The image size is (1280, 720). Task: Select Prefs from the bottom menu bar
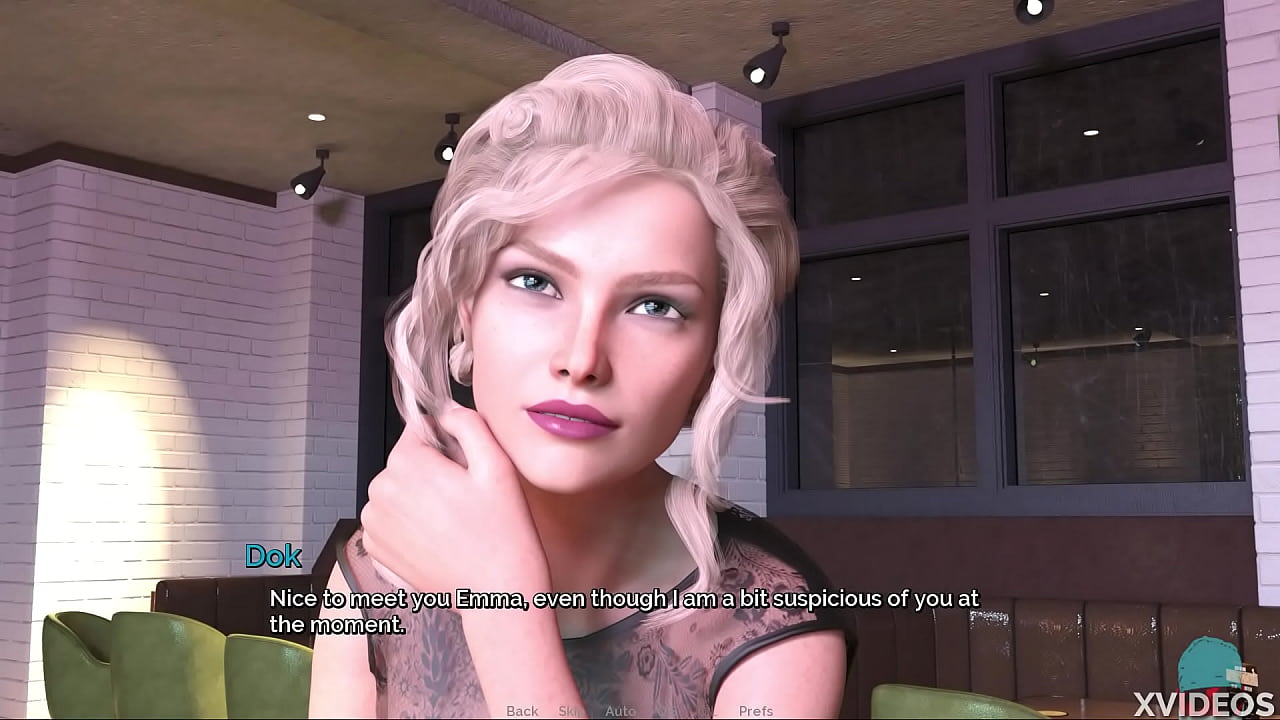755,710
